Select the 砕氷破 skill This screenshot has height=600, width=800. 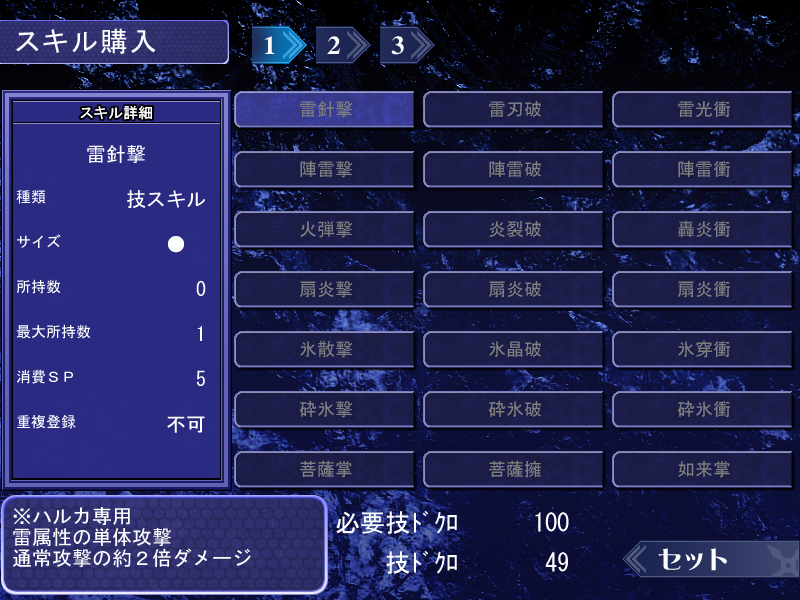[514, 409]
